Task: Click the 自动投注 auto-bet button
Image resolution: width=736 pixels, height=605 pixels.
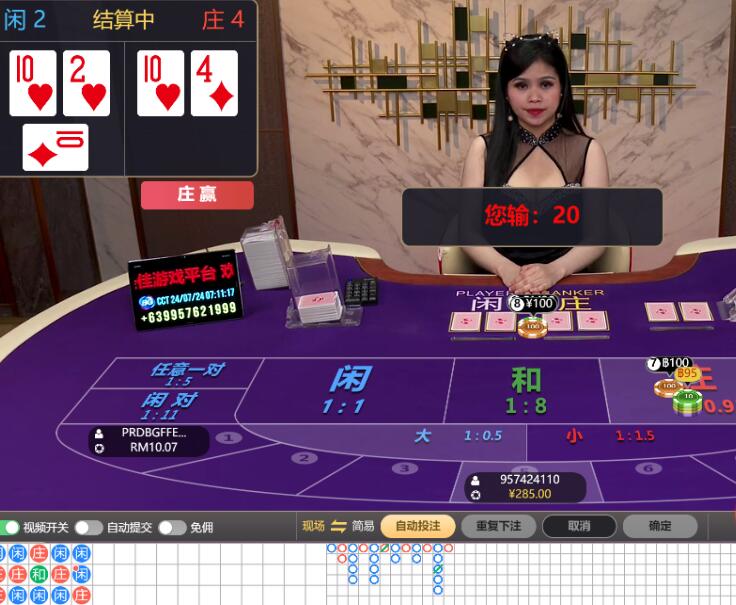Action: 417,526
